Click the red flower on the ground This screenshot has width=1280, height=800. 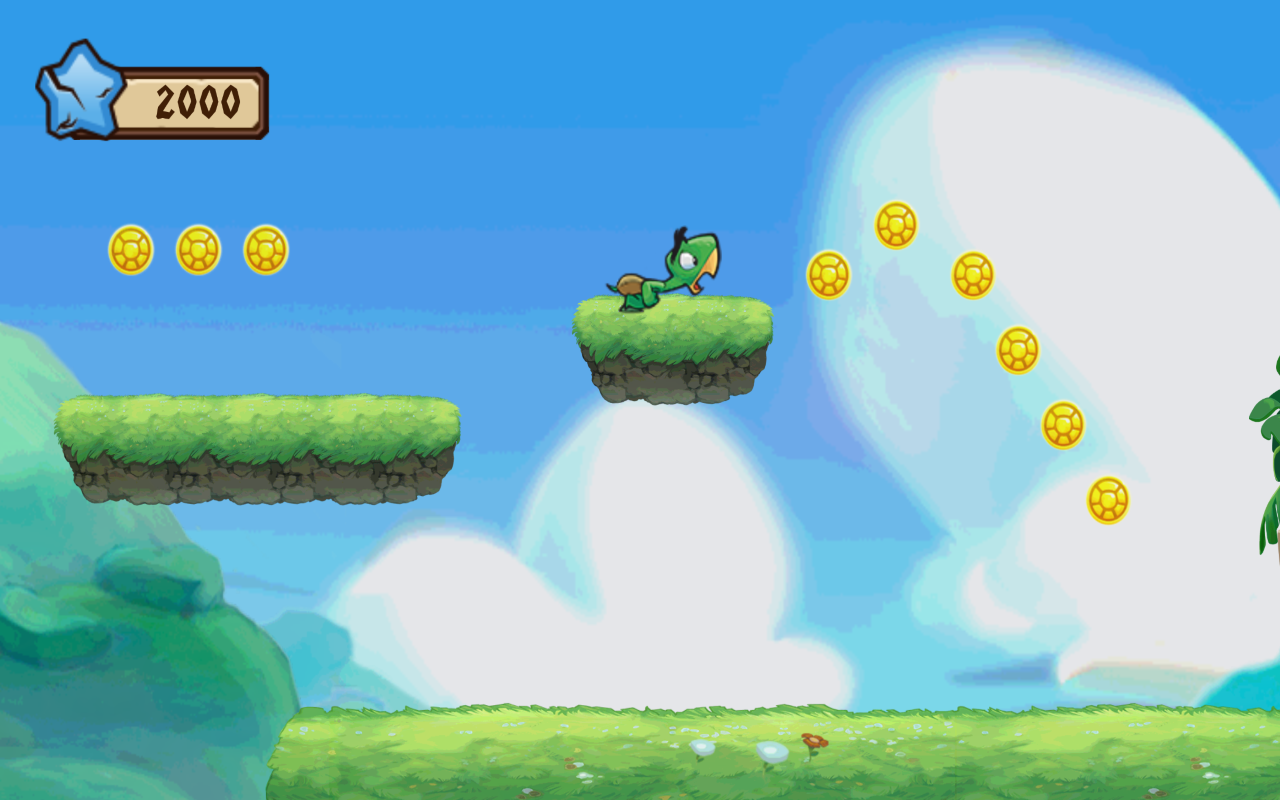click(x=812, y=742)
